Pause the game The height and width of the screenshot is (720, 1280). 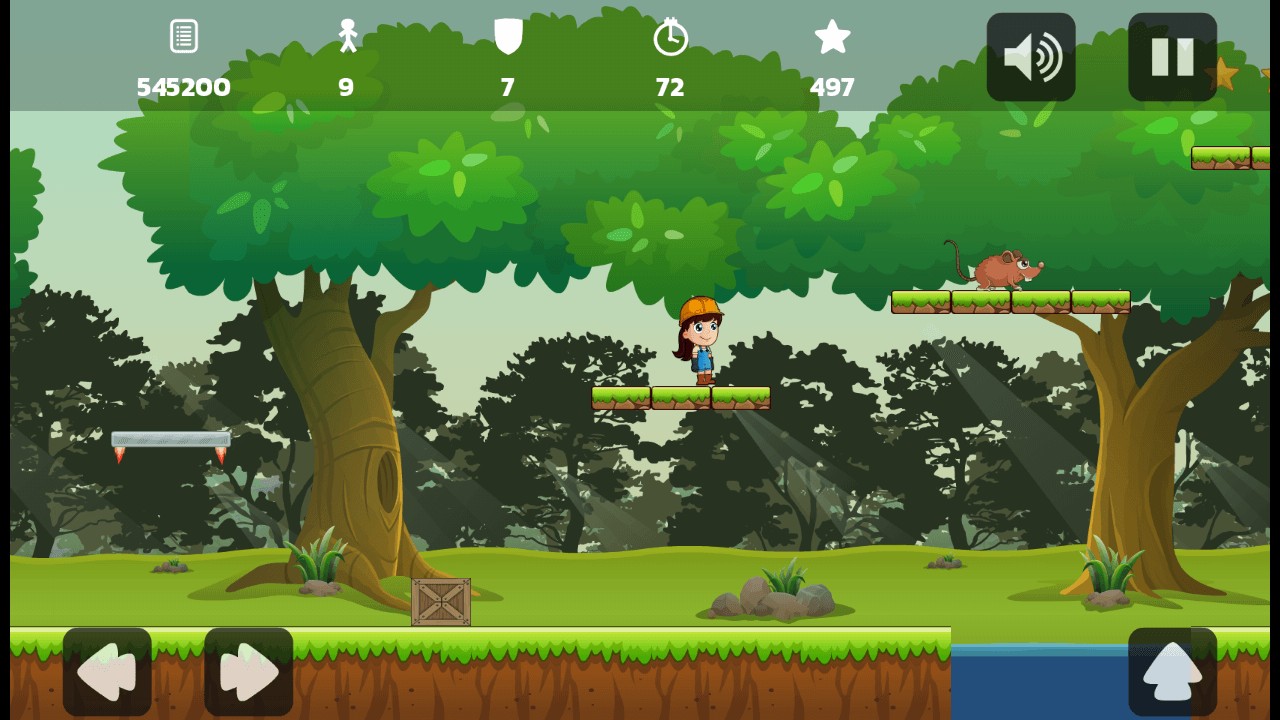[1172, 57]
